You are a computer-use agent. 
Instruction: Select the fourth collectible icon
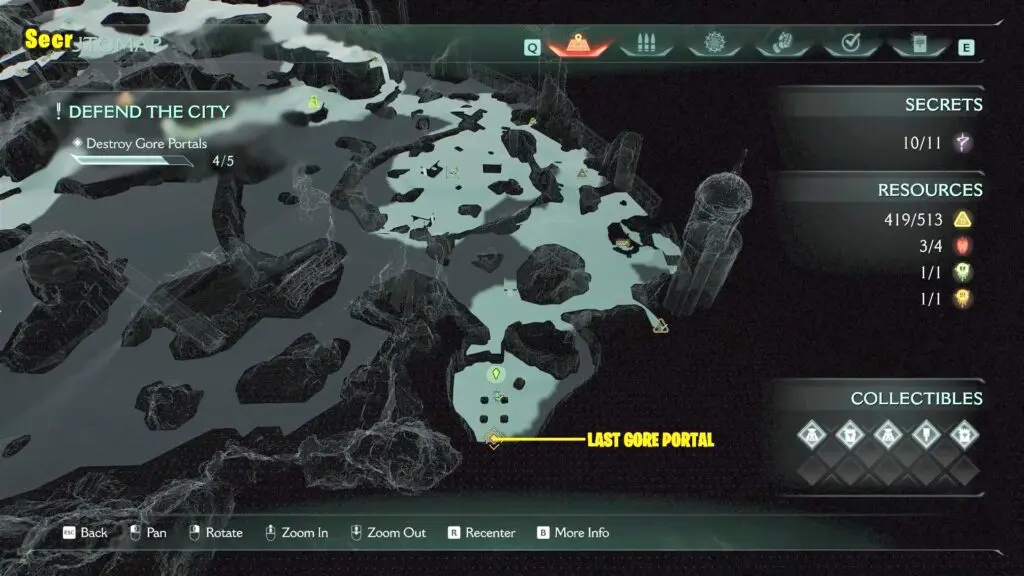click(x=926, y=435)
